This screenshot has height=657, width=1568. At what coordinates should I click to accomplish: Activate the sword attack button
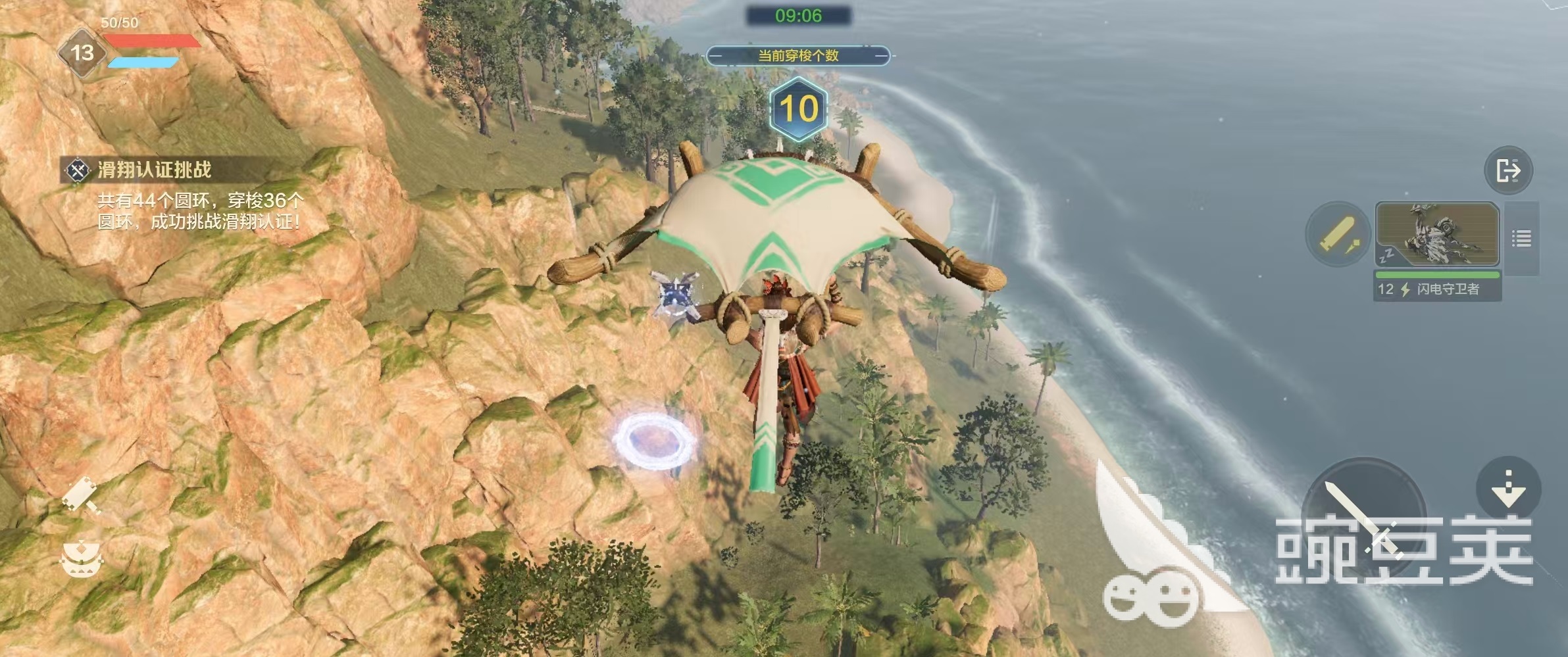pos(1363,520)
